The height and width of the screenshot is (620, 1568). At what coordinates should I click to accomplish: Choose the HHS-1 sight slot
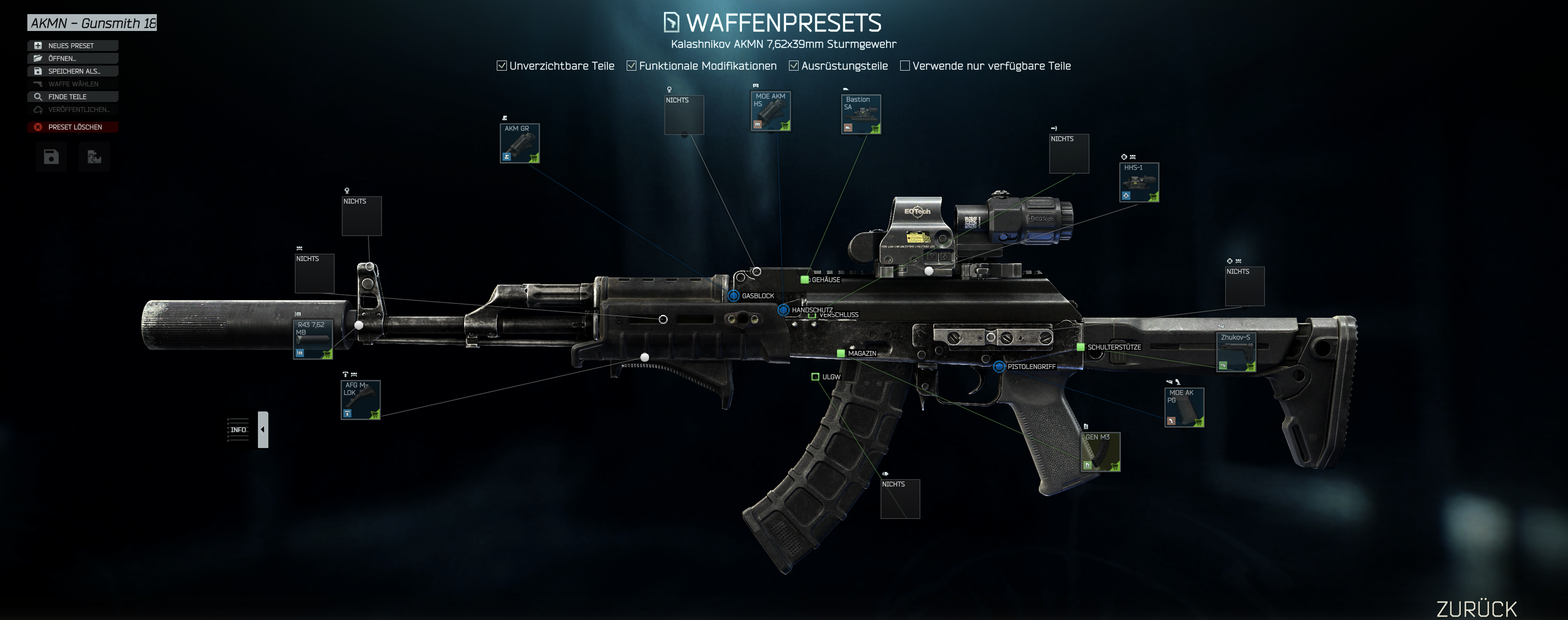coord(1139,183)
